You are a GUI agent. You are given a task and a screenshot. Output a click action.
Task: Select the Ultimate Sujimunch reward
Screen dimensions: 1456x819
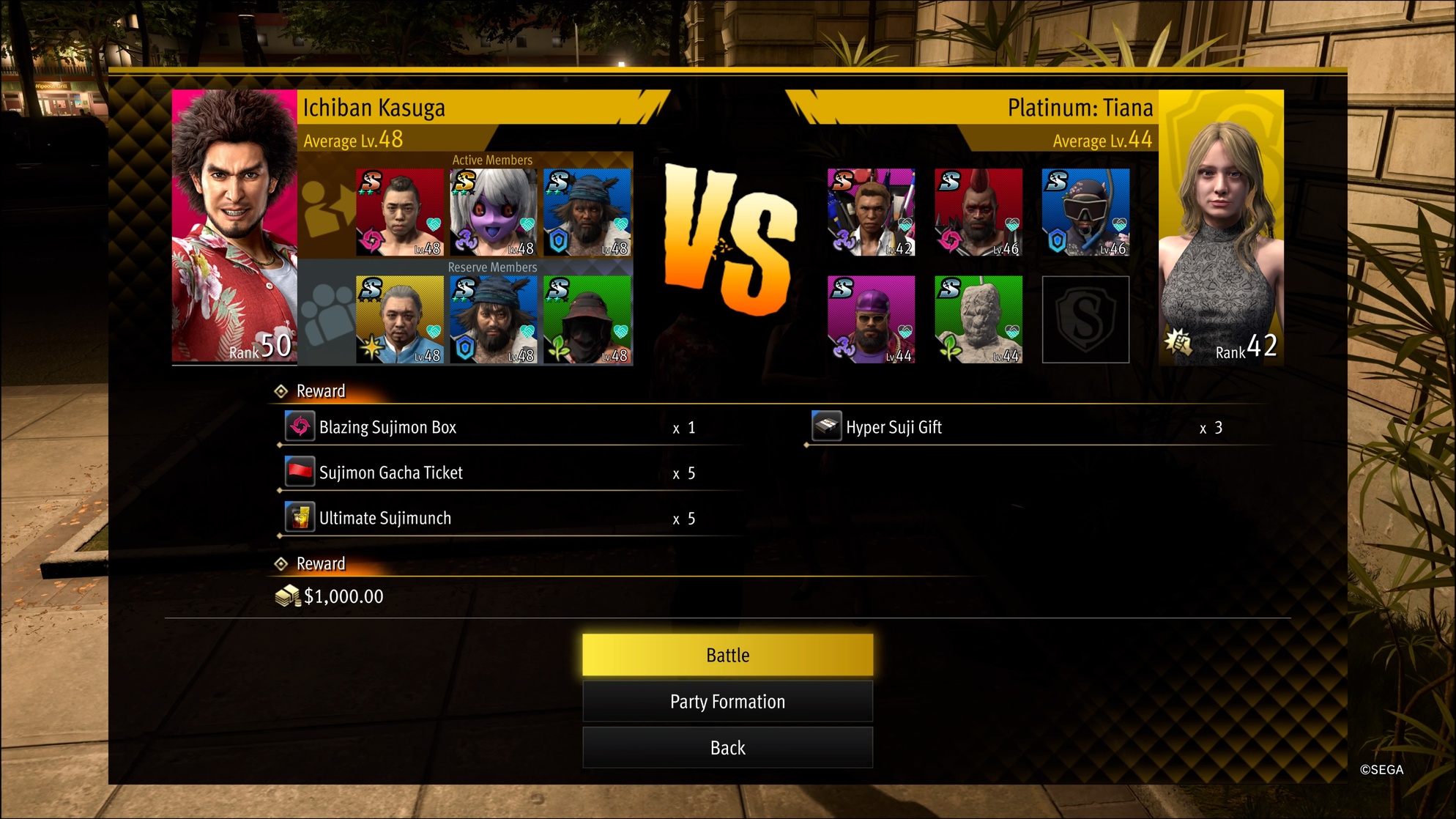pyautogui.click(x=385, y=519)
